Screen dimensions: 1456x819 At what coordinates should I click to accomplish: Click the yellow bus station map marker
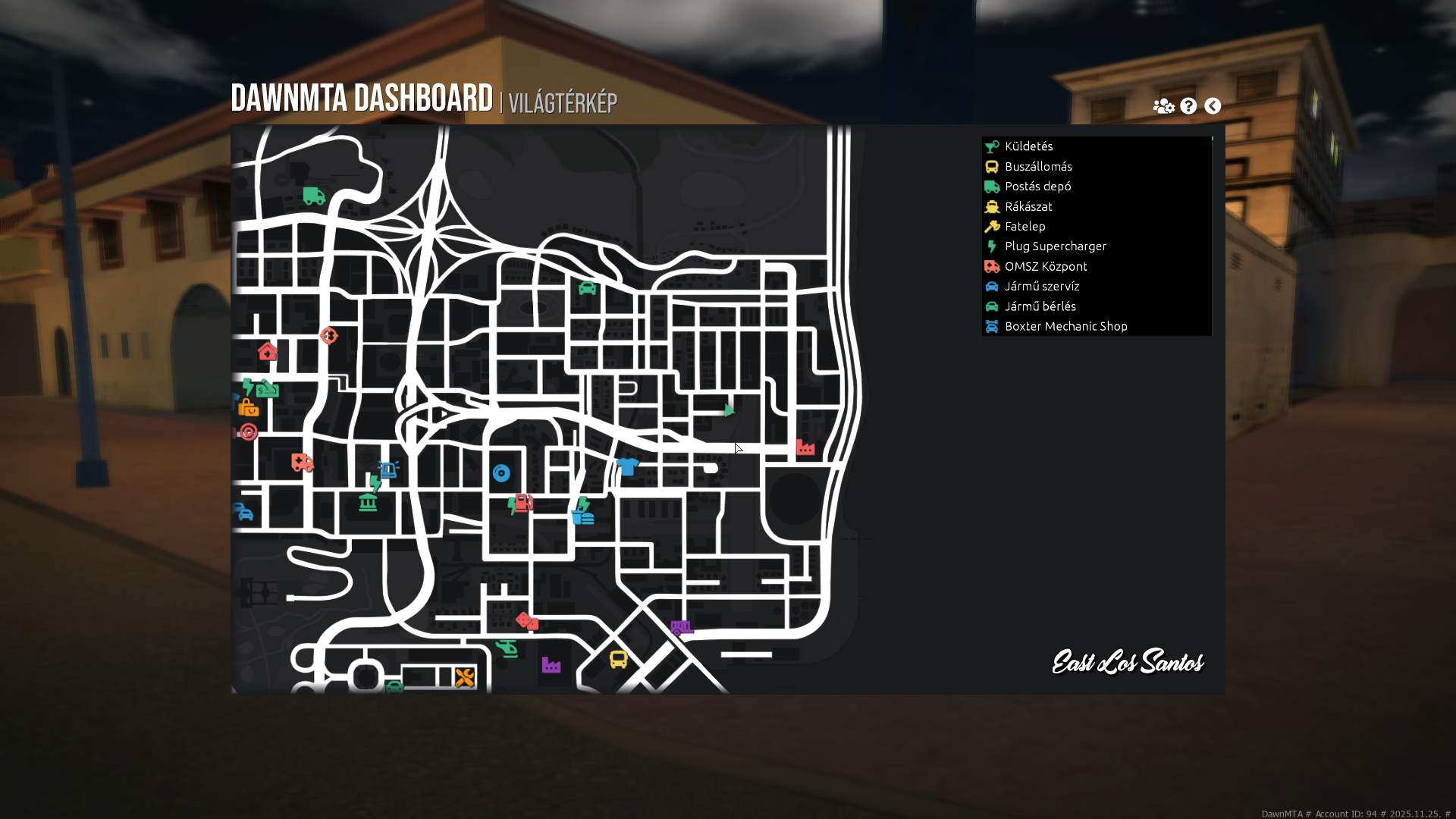pyautogui.click(x=619, y=660)
